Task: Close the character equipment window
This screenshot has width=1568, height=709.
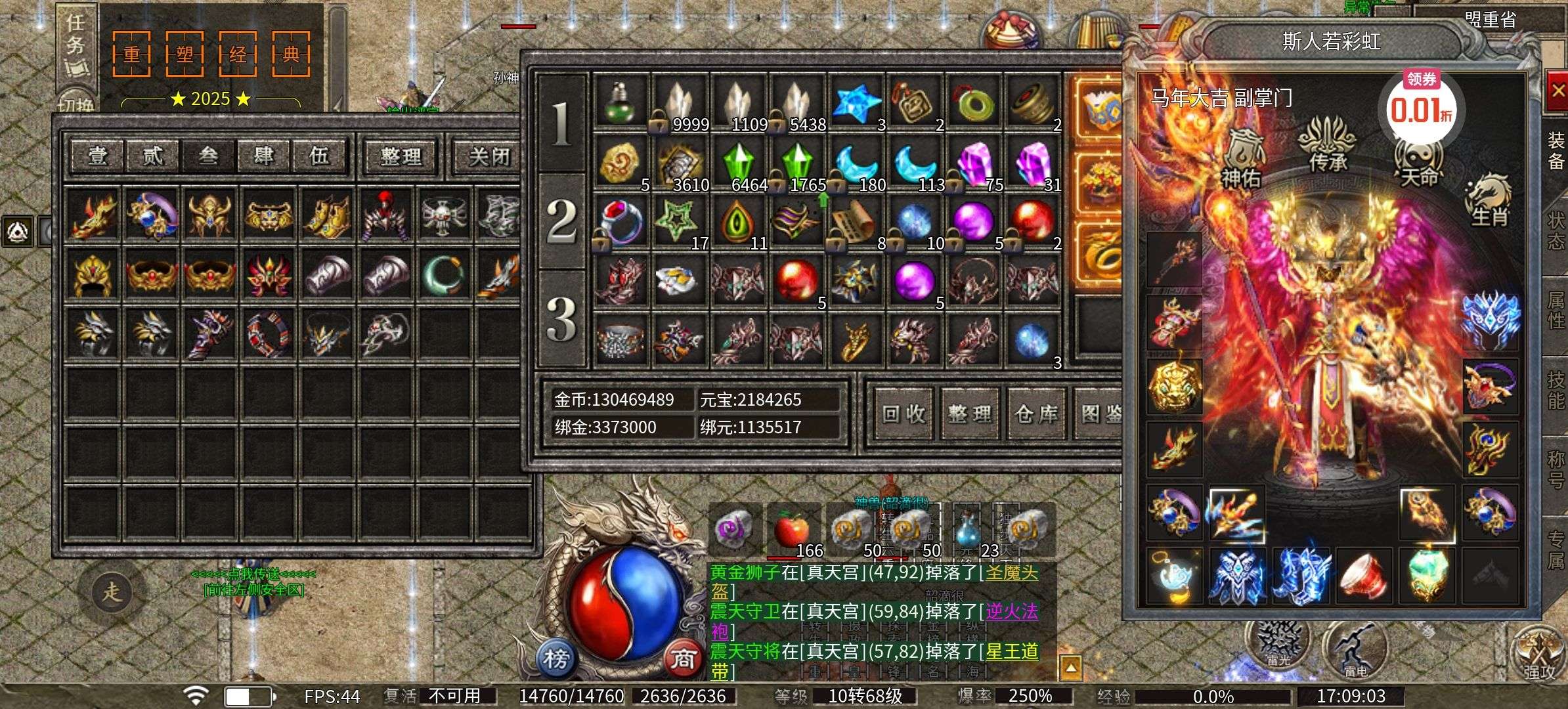Action: [1556, 91]
